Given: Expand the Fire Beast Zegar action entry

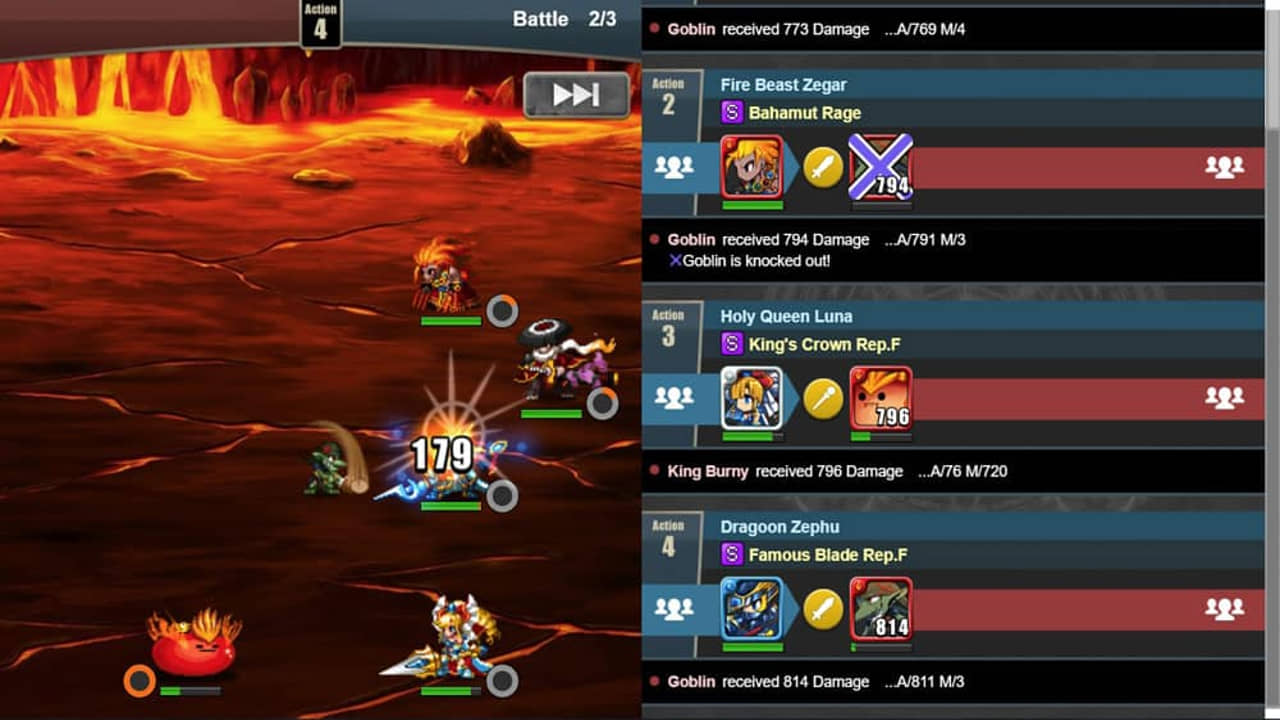Looking at the screenshot, I should click(x=950, y=85).
